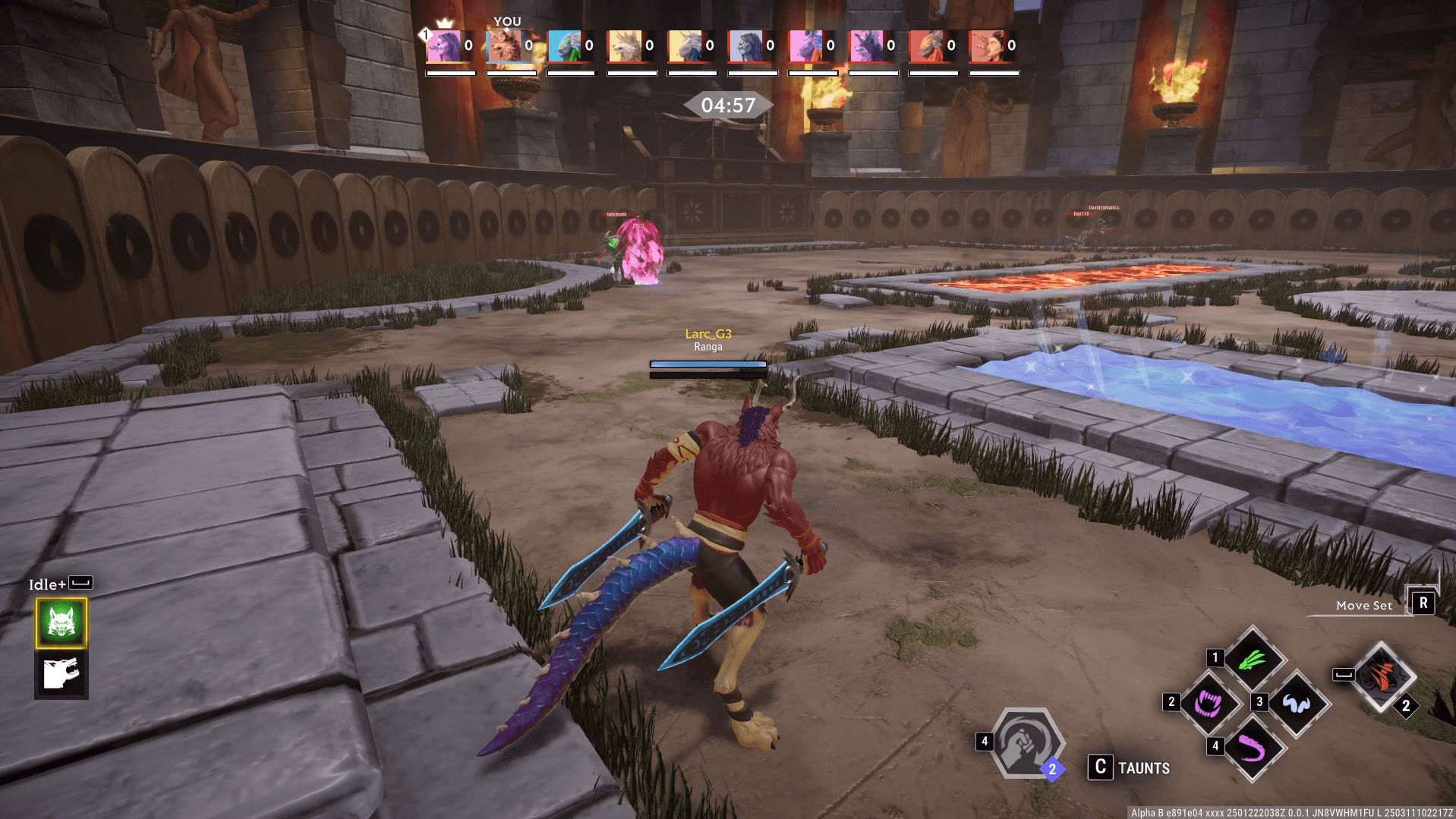The height and width of the screenshot is (819, 1456).
Task: Activate the green claw ability
Action: click(1253, 660)
